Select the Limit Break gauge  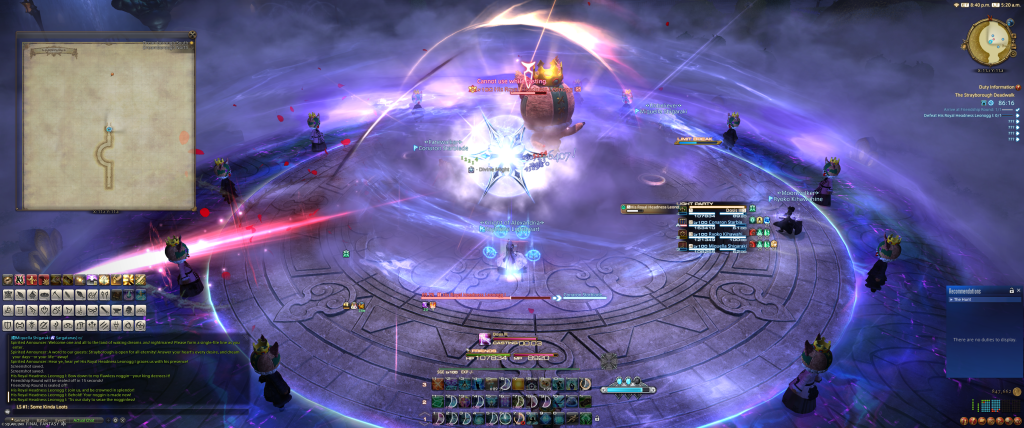[x=698, y=140]
